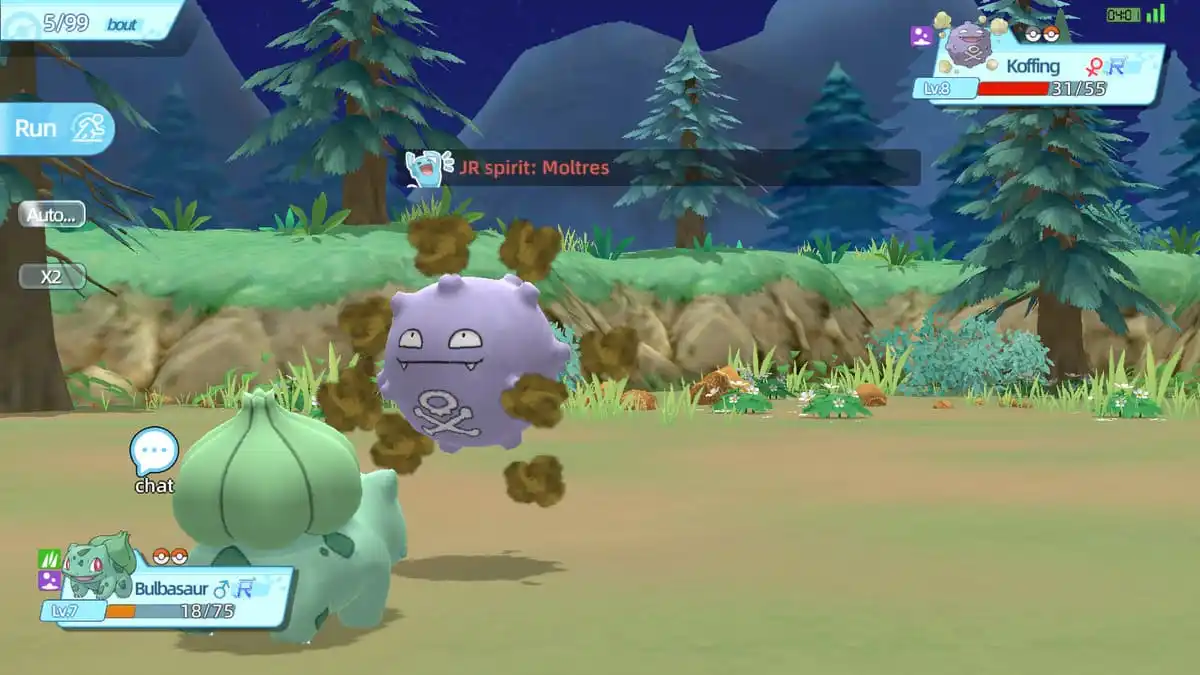Tap the Run button to flee
Screen dimensions: 1200x675
pyautogui.click(x=57, y=129)
